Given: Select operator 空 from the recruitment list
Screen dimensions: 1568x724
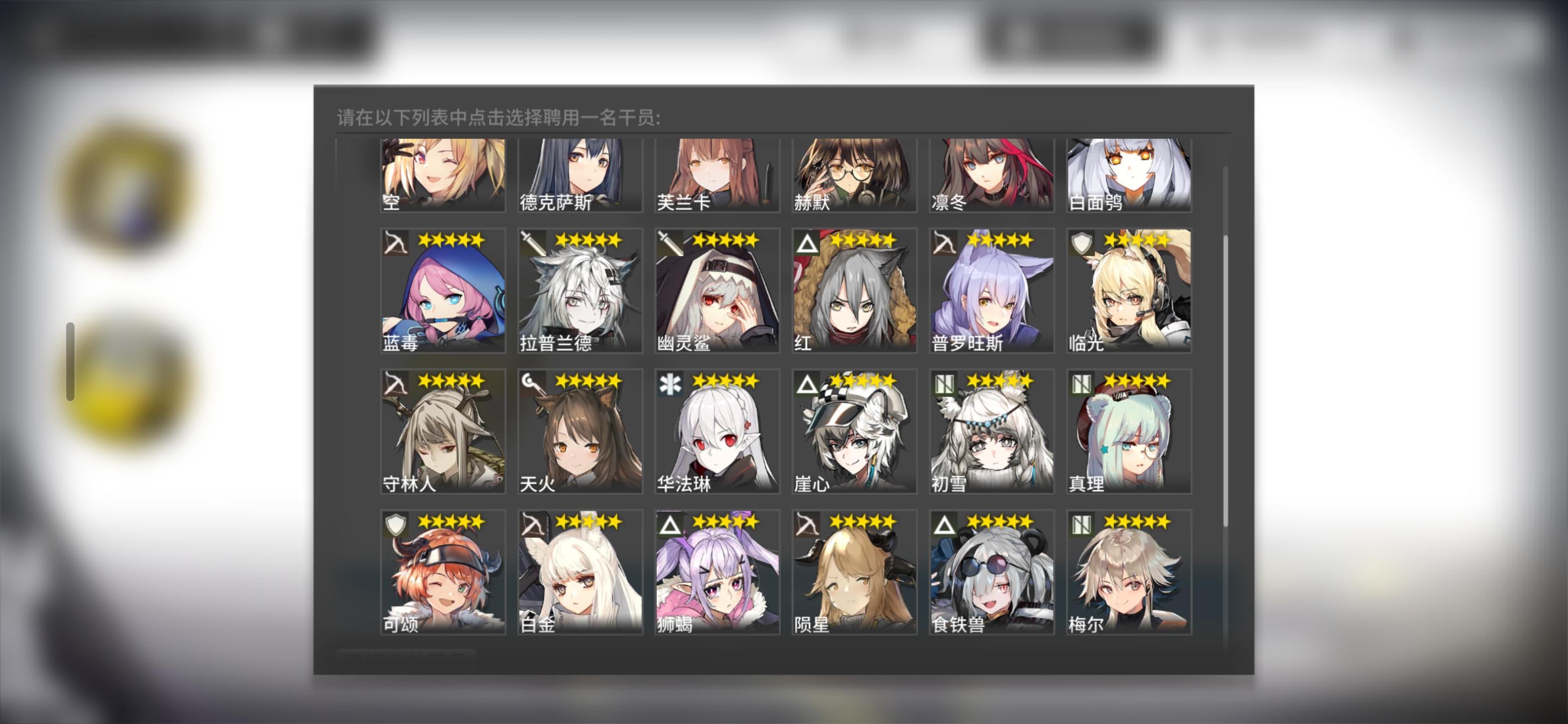Looking at the screenshot, I should [x=443, y=176].
